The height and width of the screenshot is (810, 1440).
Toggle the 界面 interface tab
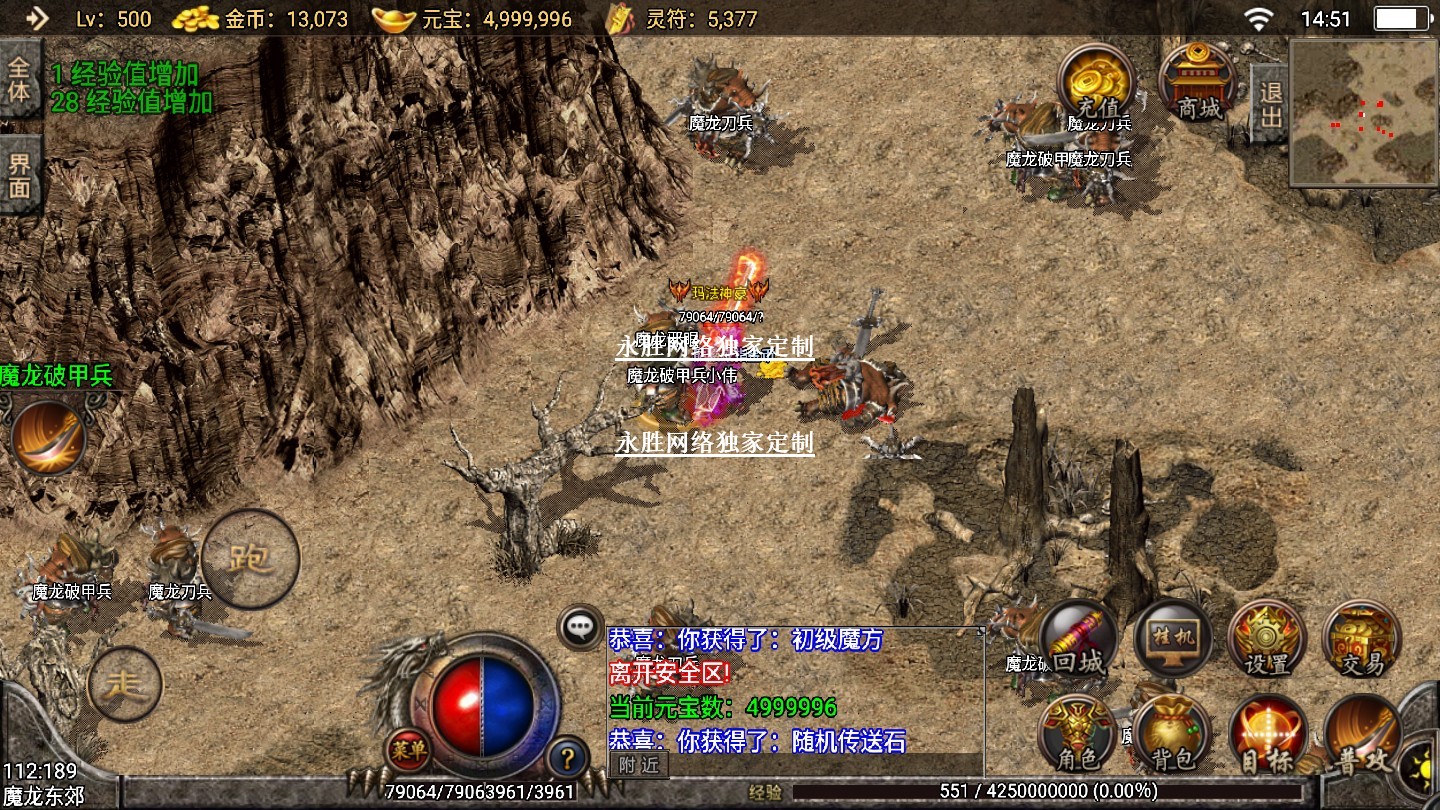[x=20, y=174]
